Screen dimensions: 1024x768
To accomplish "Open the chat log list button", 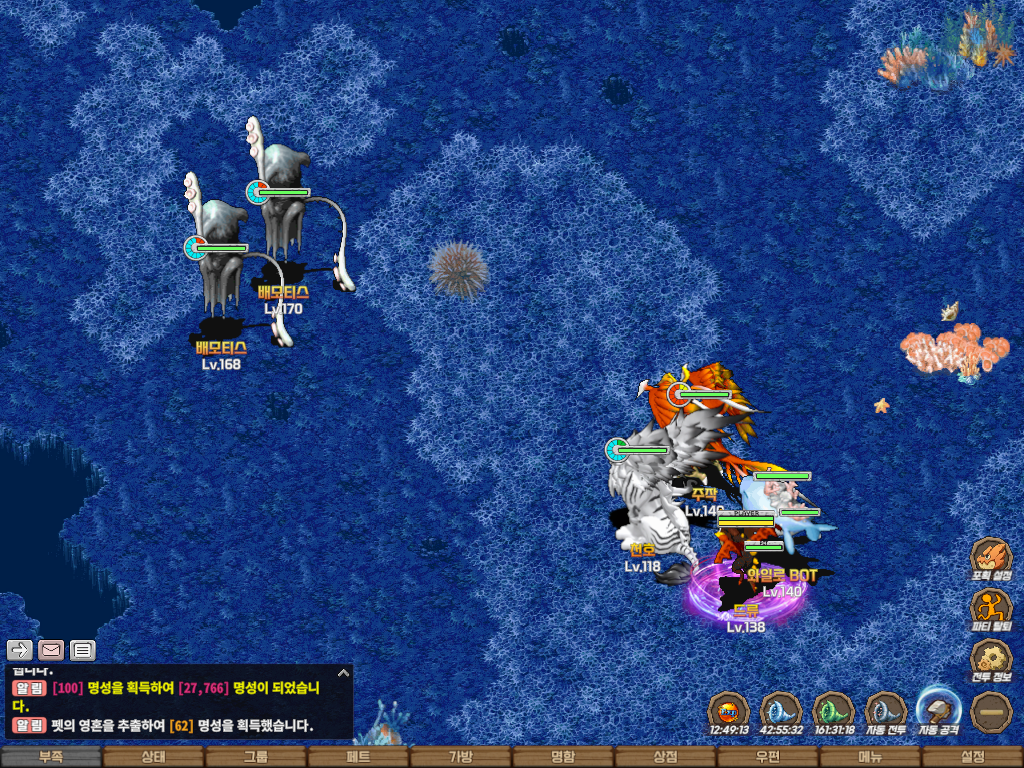I will click(82, 650).
